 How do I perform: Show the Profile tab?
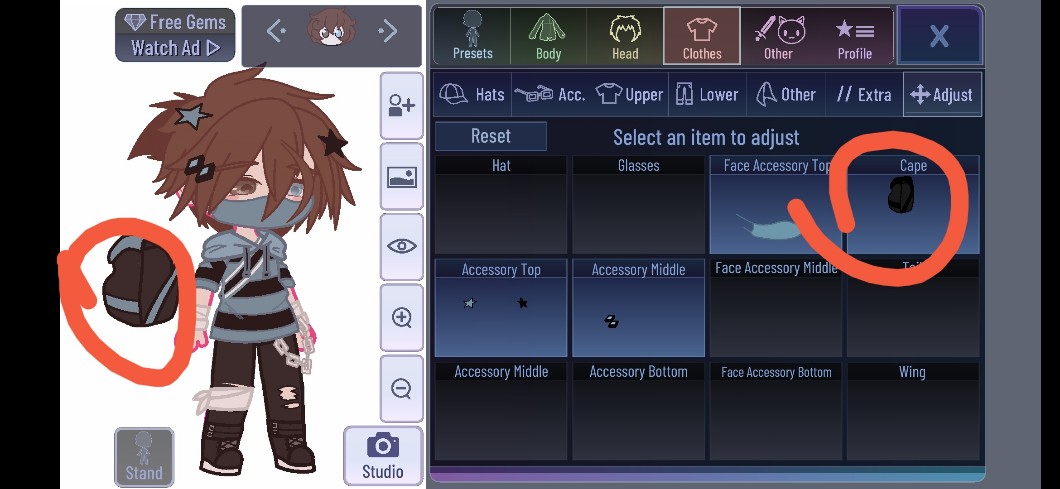[x=855, y=36]
